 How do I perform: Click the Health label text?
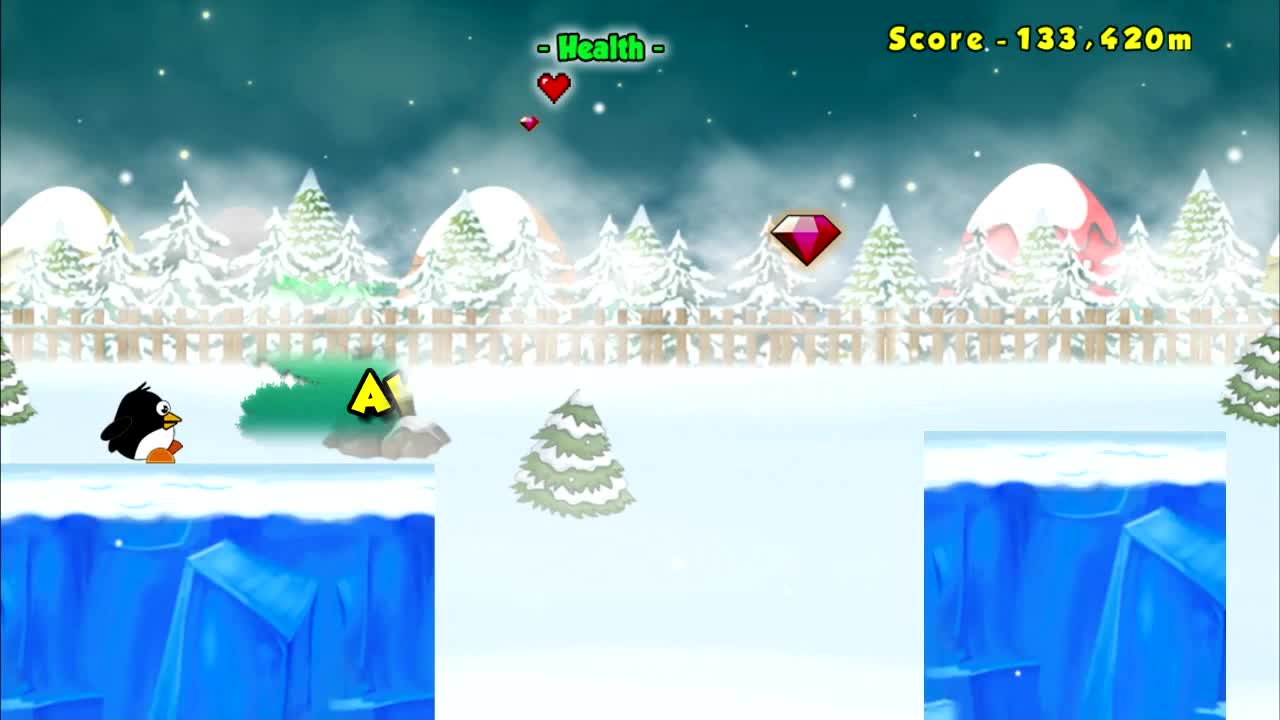click(x=598, y=47)
